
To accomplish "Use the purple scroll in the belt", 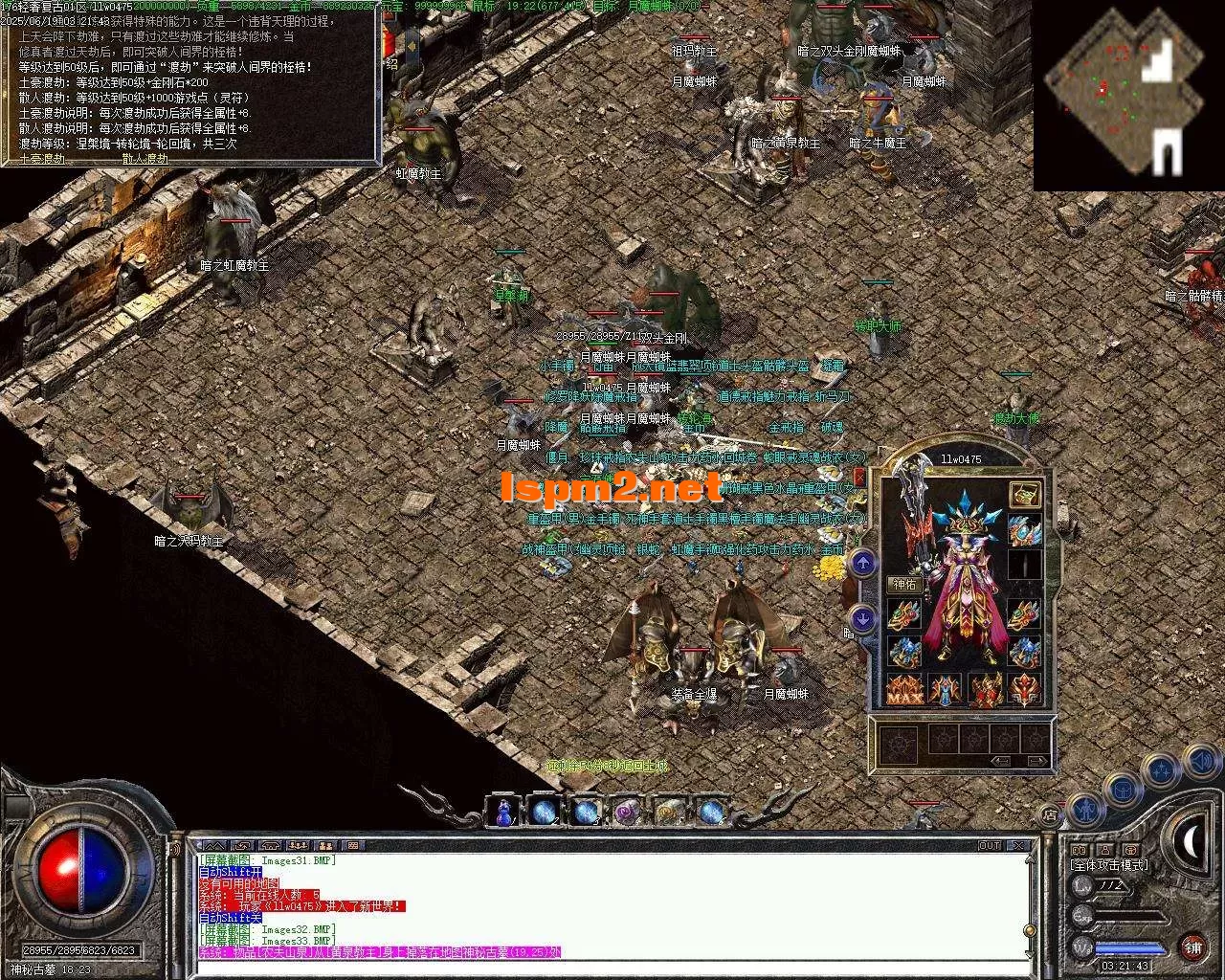I will [627, 812].
